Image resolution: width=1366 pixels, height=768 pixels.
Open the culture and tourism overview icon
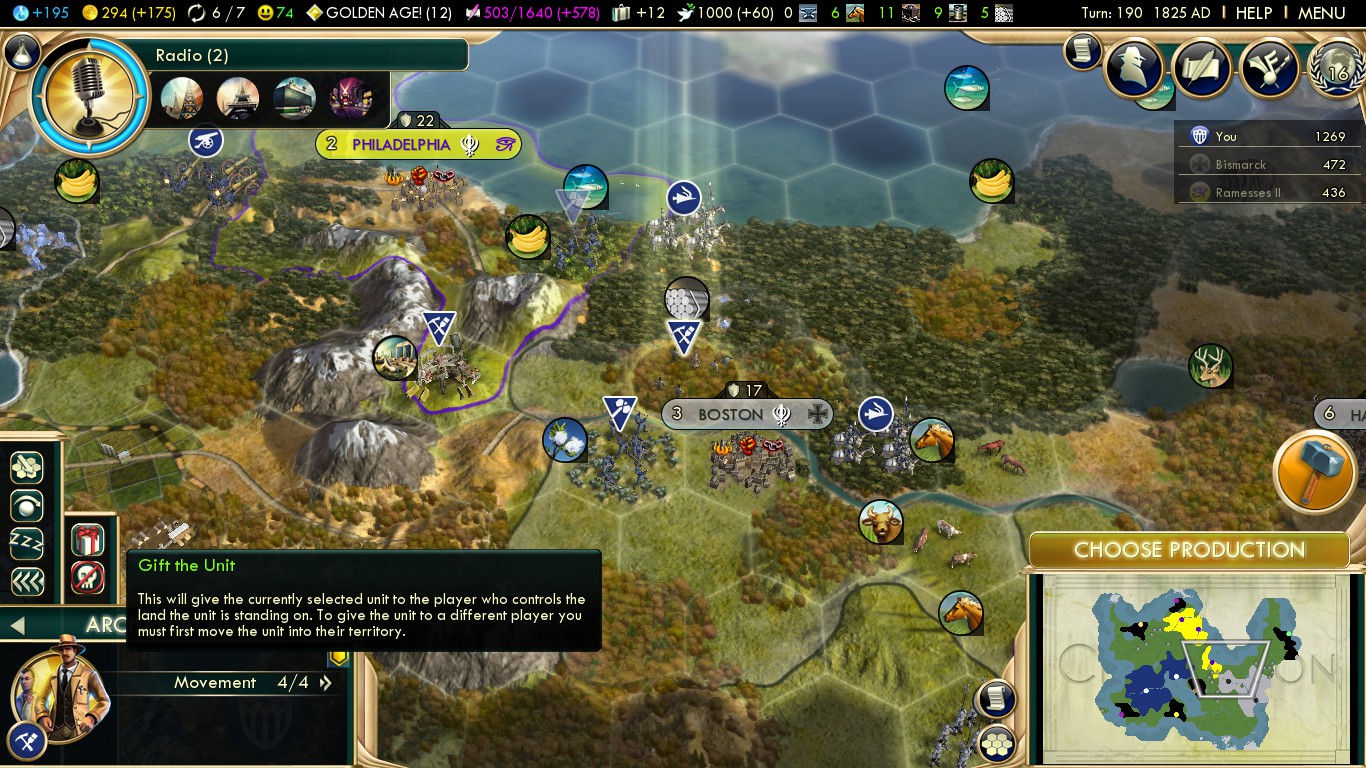click(x=1268, y=67)
